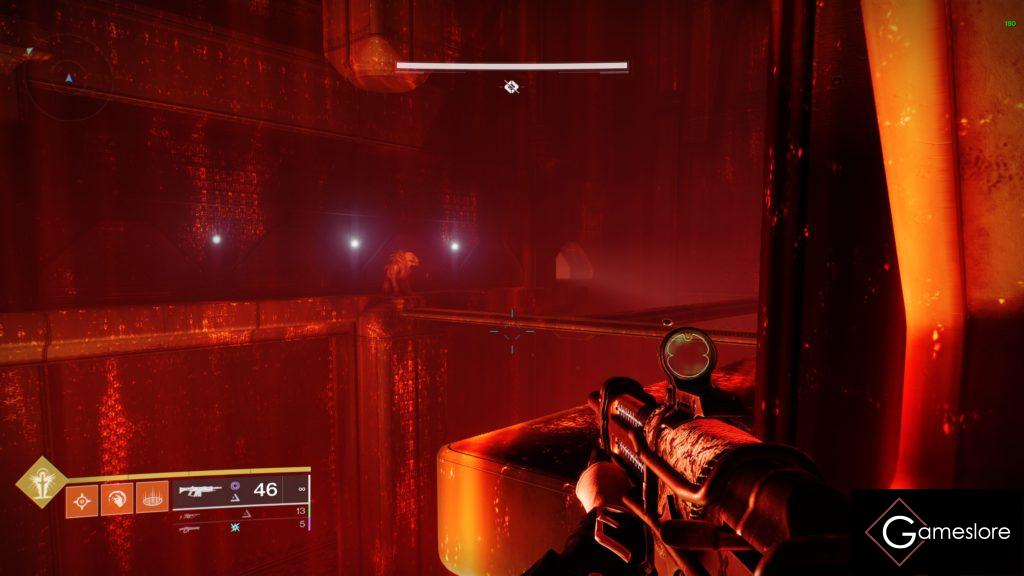Activate the golden diamond super ability icon
The width and height of the screenshot is (1024, 576).
[41, 482]
